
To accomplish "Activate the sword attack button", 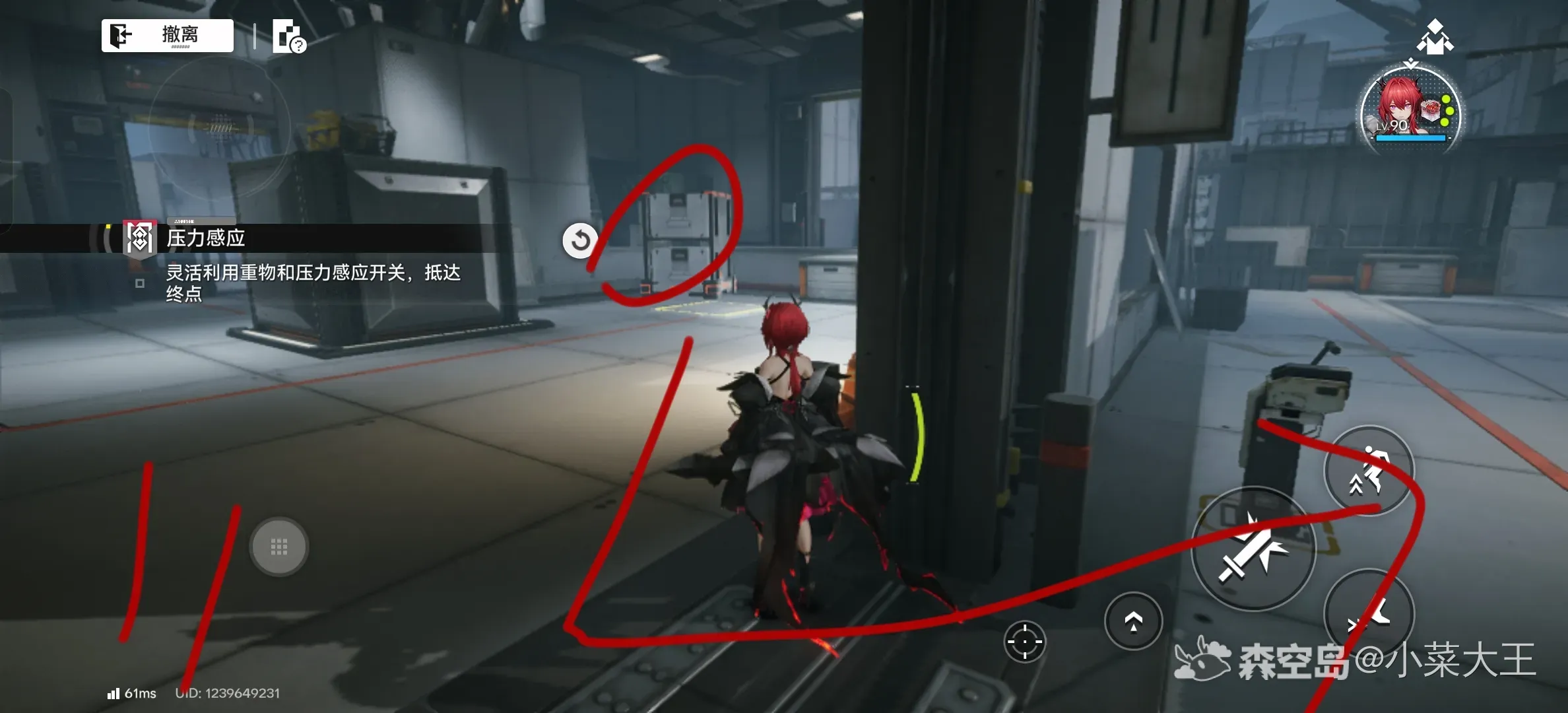I will (1253, 549).
